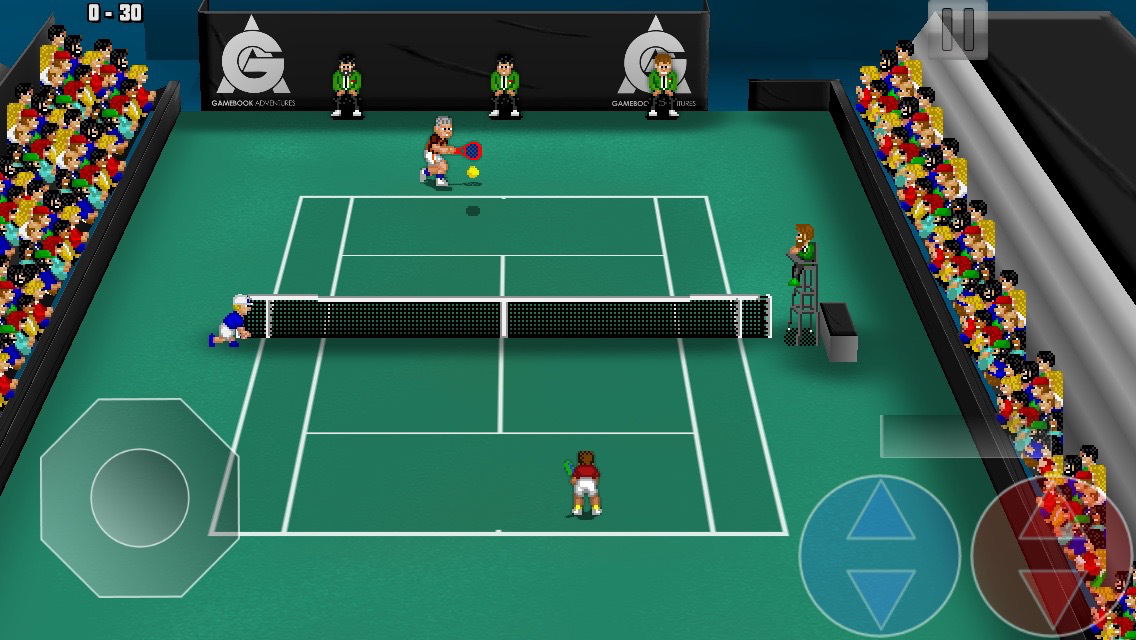
Task: Hit the red circular shot button
Action: click(1050, 555)
